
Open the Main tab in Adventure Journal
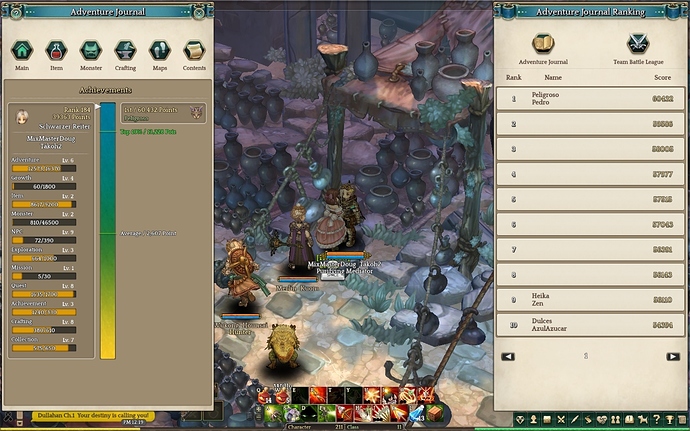coord(22,52)
